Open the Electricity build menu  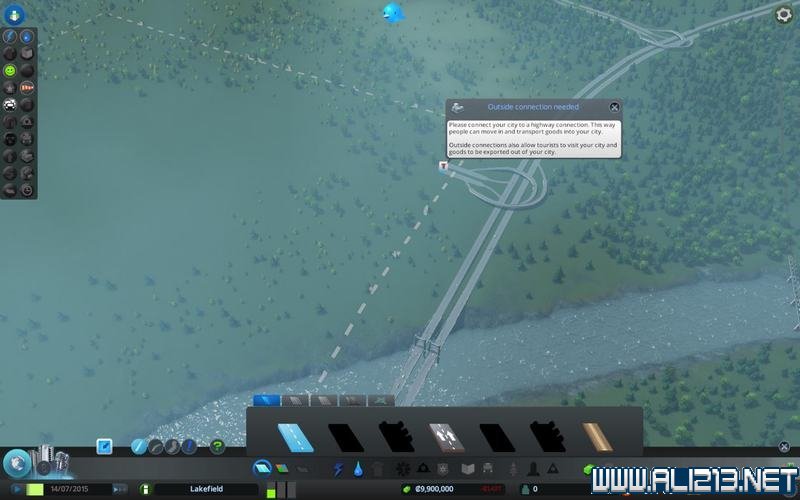[x=338, y=468]
